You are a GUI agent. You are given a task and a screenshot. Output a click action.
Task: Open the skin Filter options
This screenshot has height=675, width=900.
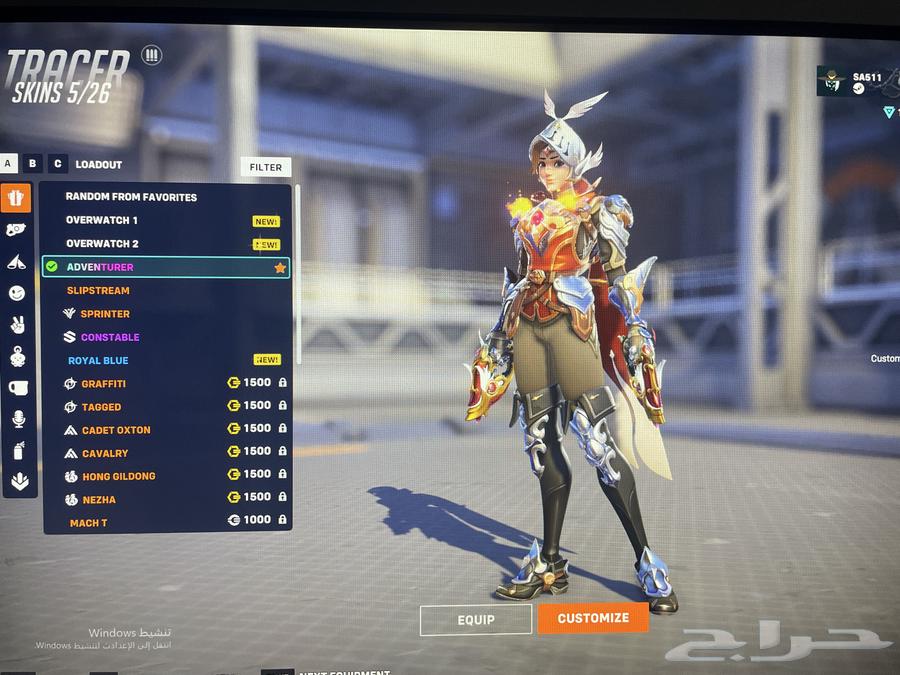[266, 167]
